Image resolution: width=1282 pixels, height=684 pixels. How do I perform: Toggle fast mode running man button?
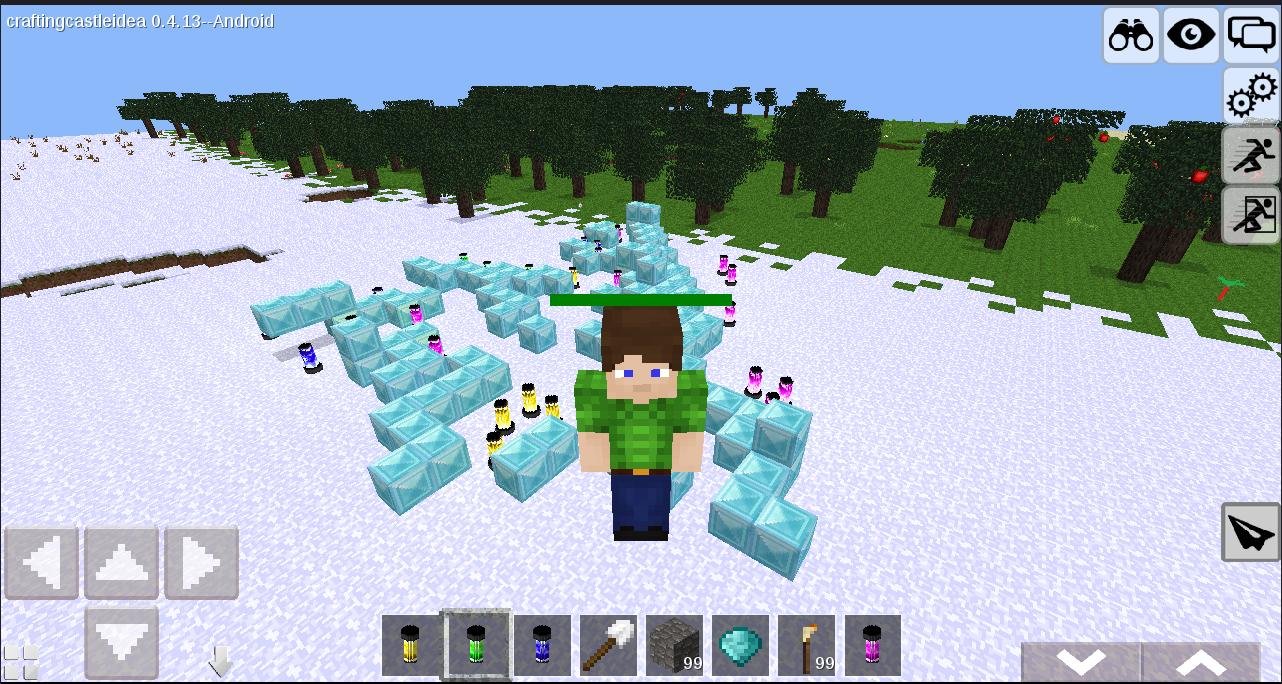pos(1251,156)
